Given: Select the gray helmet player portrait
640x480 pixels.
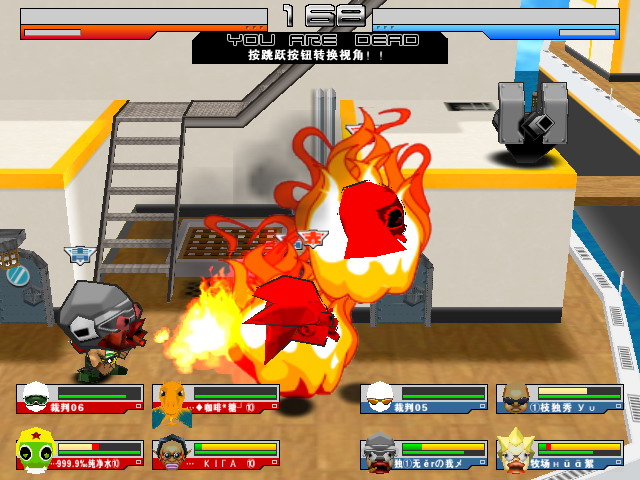Looking at the screenshot, I should 381,452.
